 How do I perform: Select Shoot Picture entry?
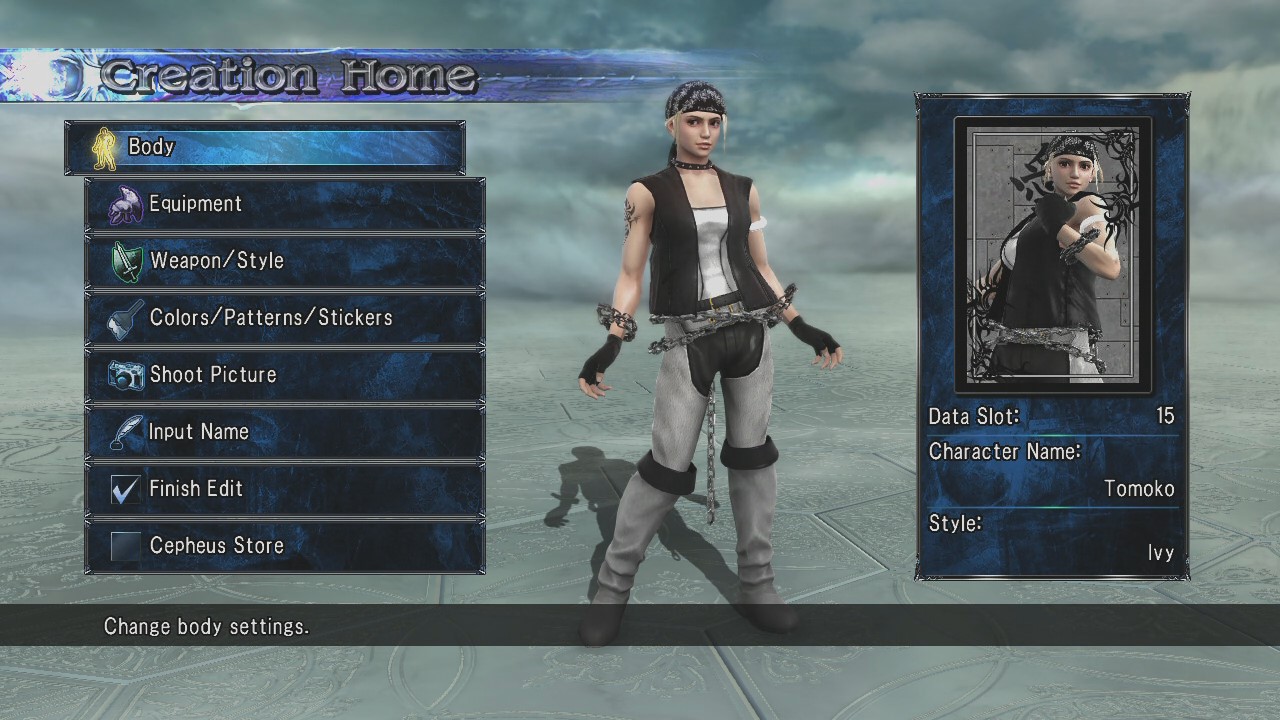click(x=285, y=375)
